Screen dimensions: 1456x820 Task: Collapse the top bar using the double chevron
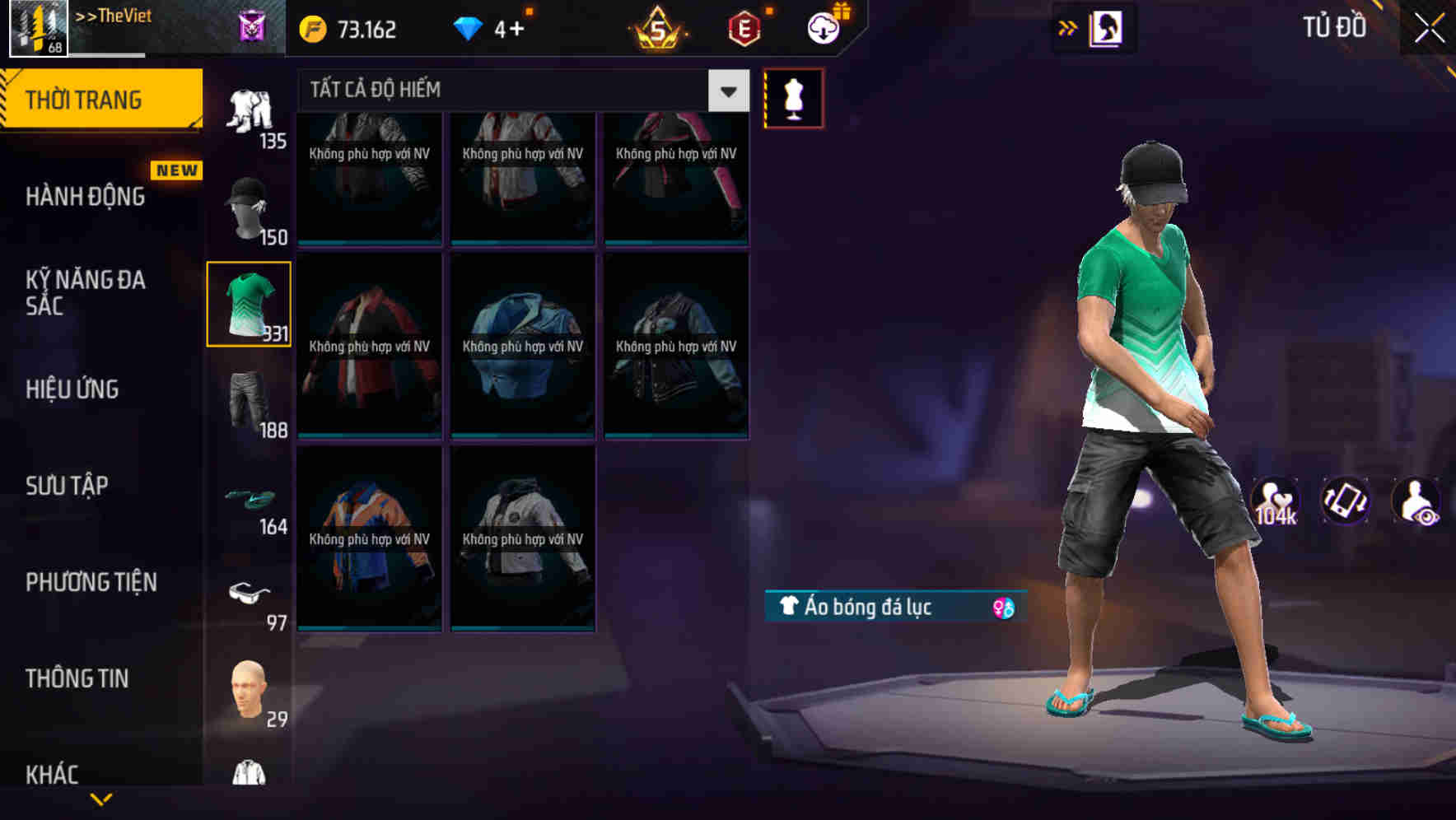(1068, 26)
